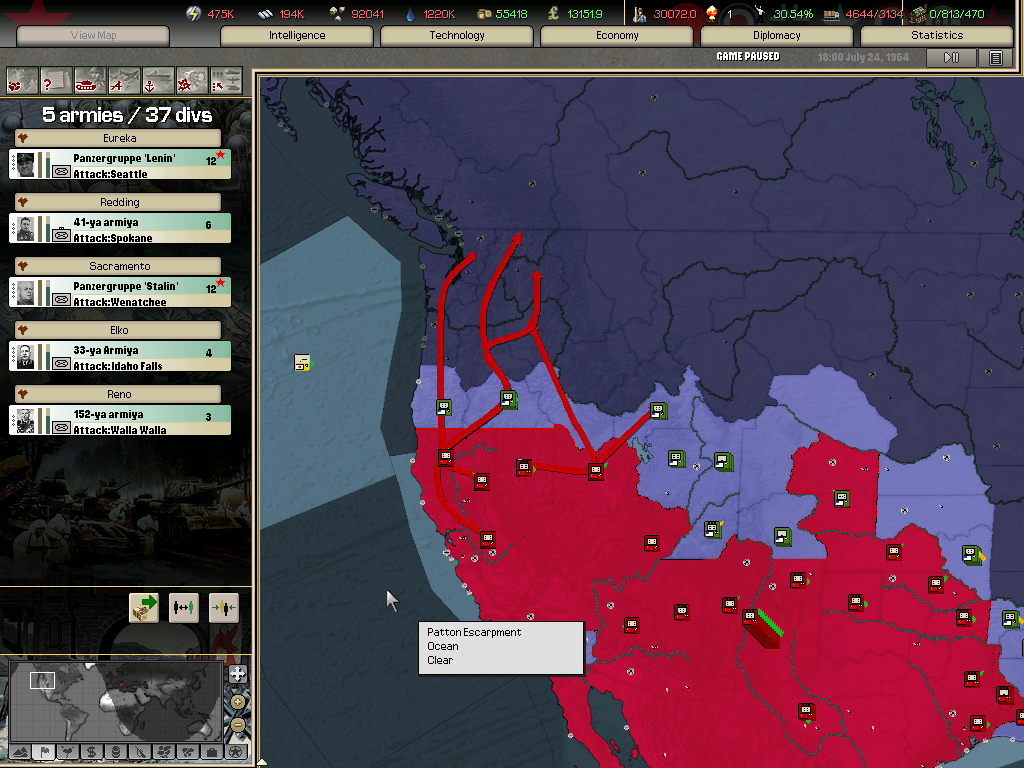This screenshot has height=768, width=1024.
Task: Open the naval units anchor icon list
Action: pyautogui.click(x=158, y=80)
